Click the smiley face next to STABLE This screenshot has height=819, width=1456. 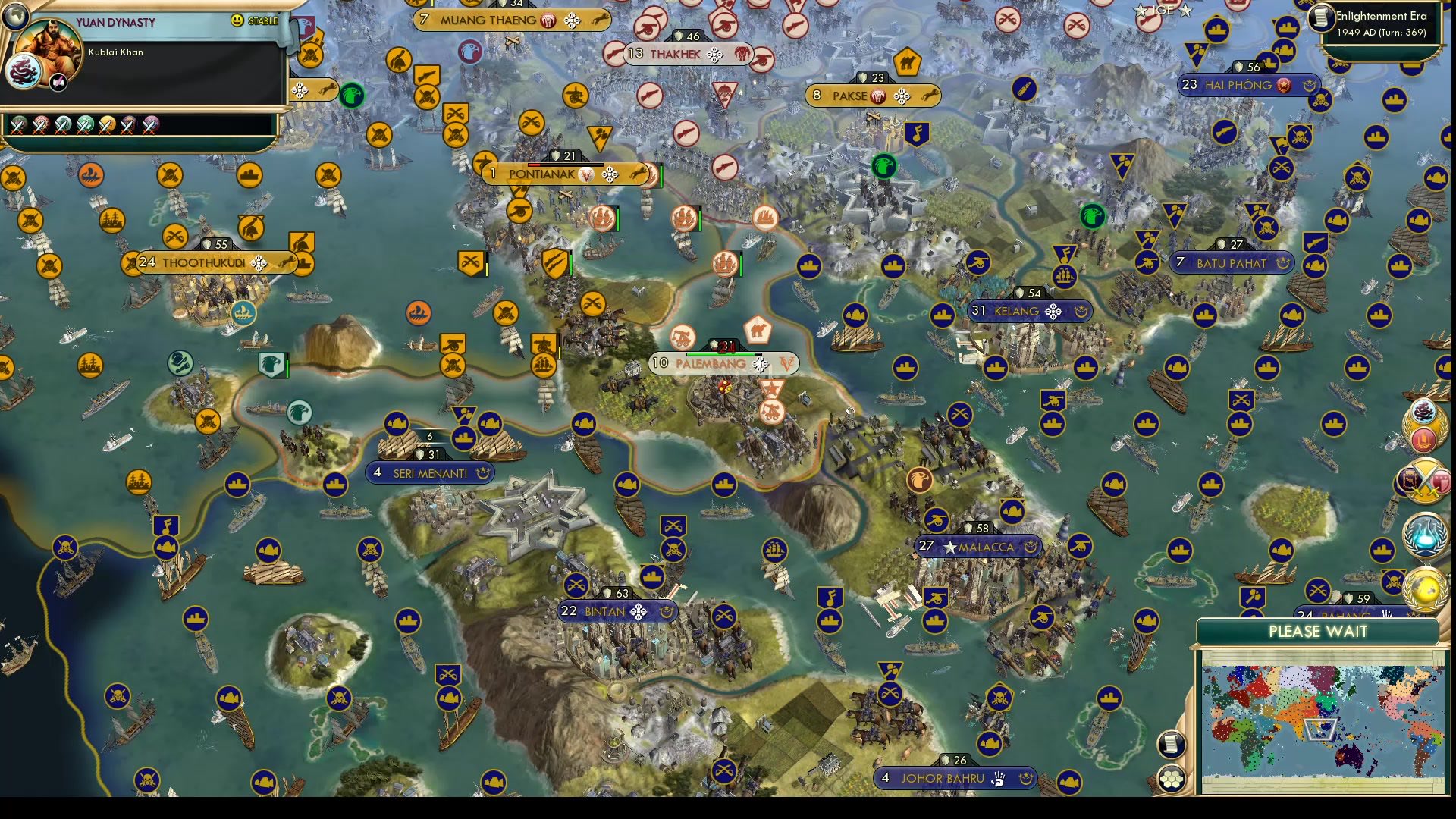[239, 21]
